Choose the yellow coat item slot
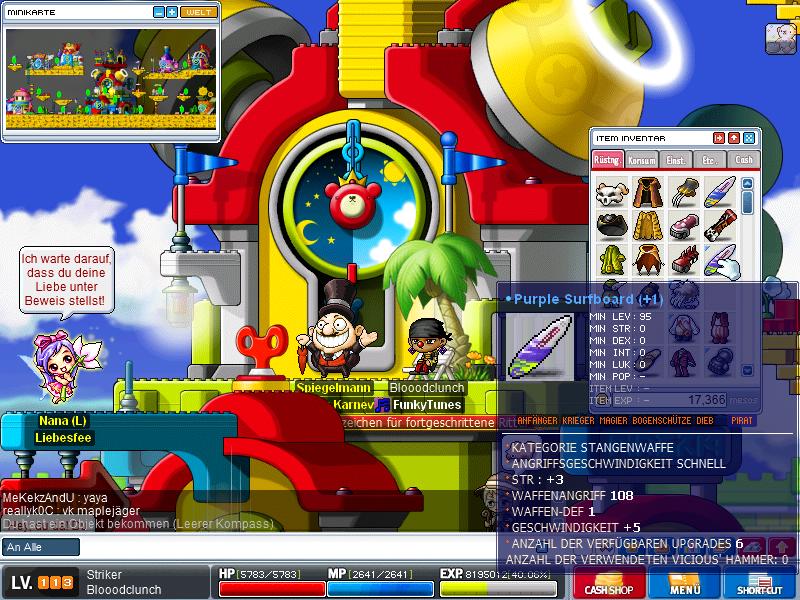The width and height of the screenshot is (800, 600). [x=646, y=225]
